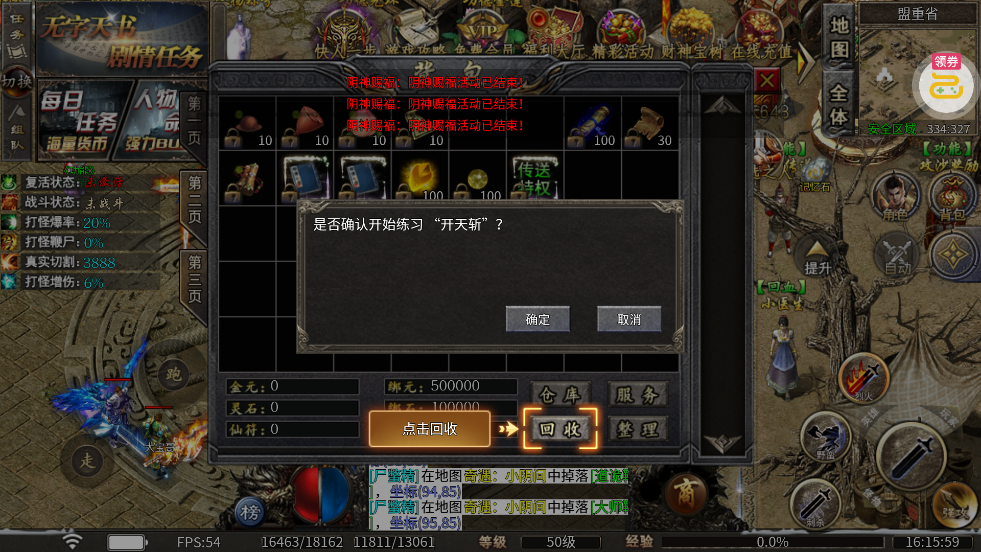Switch to the 第二页 bag page tab
This screenshot has height=552, width=981.
(x=194, y=198)
